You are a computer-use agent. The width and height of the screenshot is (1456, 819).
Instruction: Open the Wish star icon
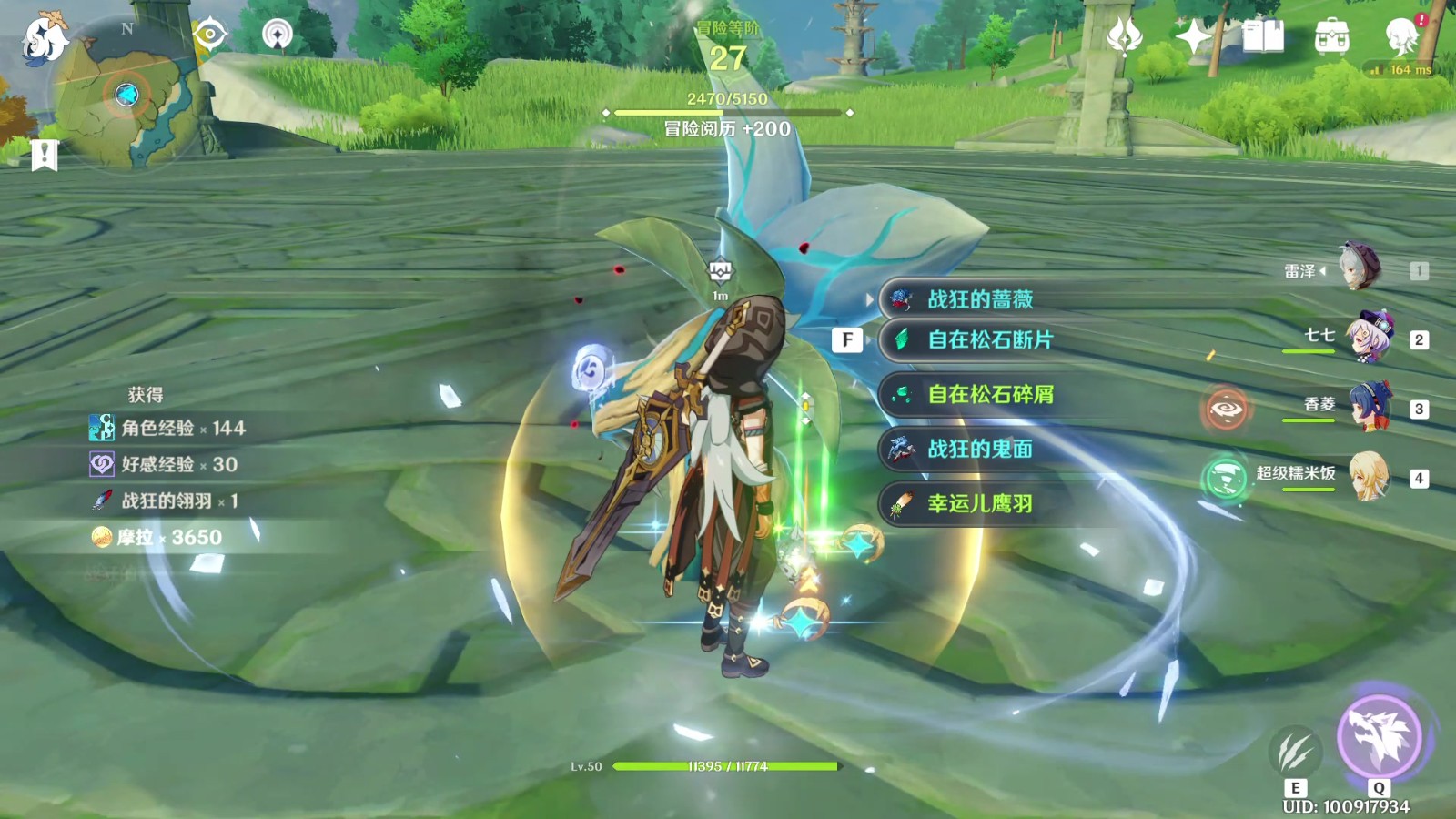tap(1192, 36)
